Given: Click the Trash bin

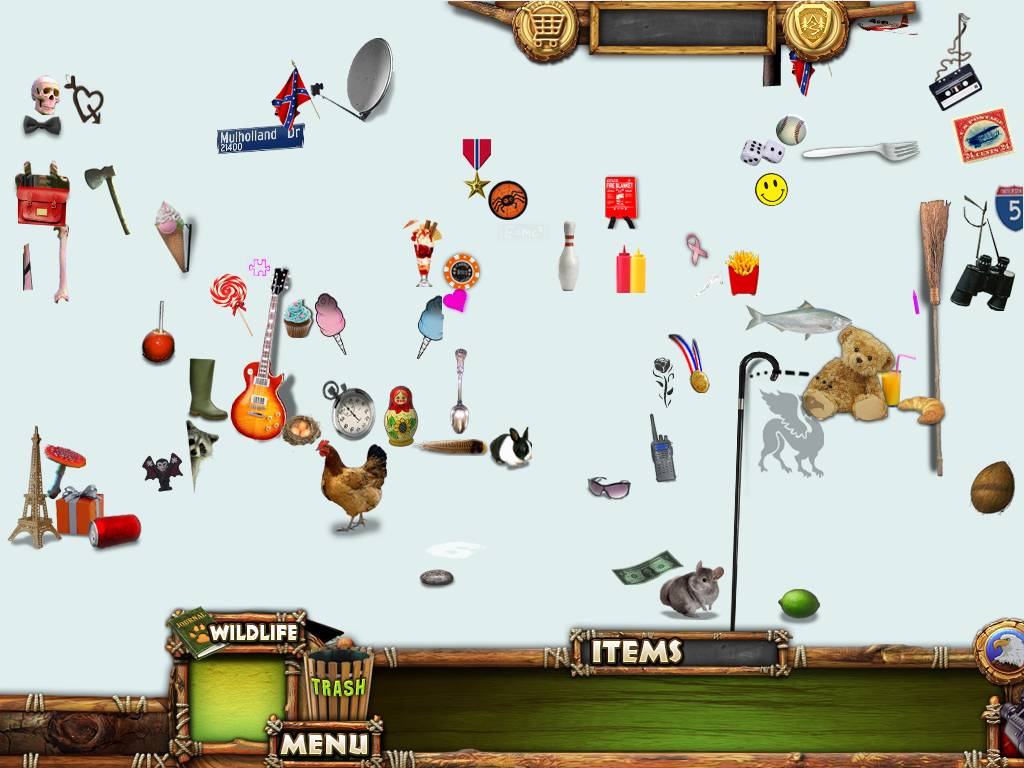Looking at the screenshot, I should pyautogui.click(x=338, y=685).
